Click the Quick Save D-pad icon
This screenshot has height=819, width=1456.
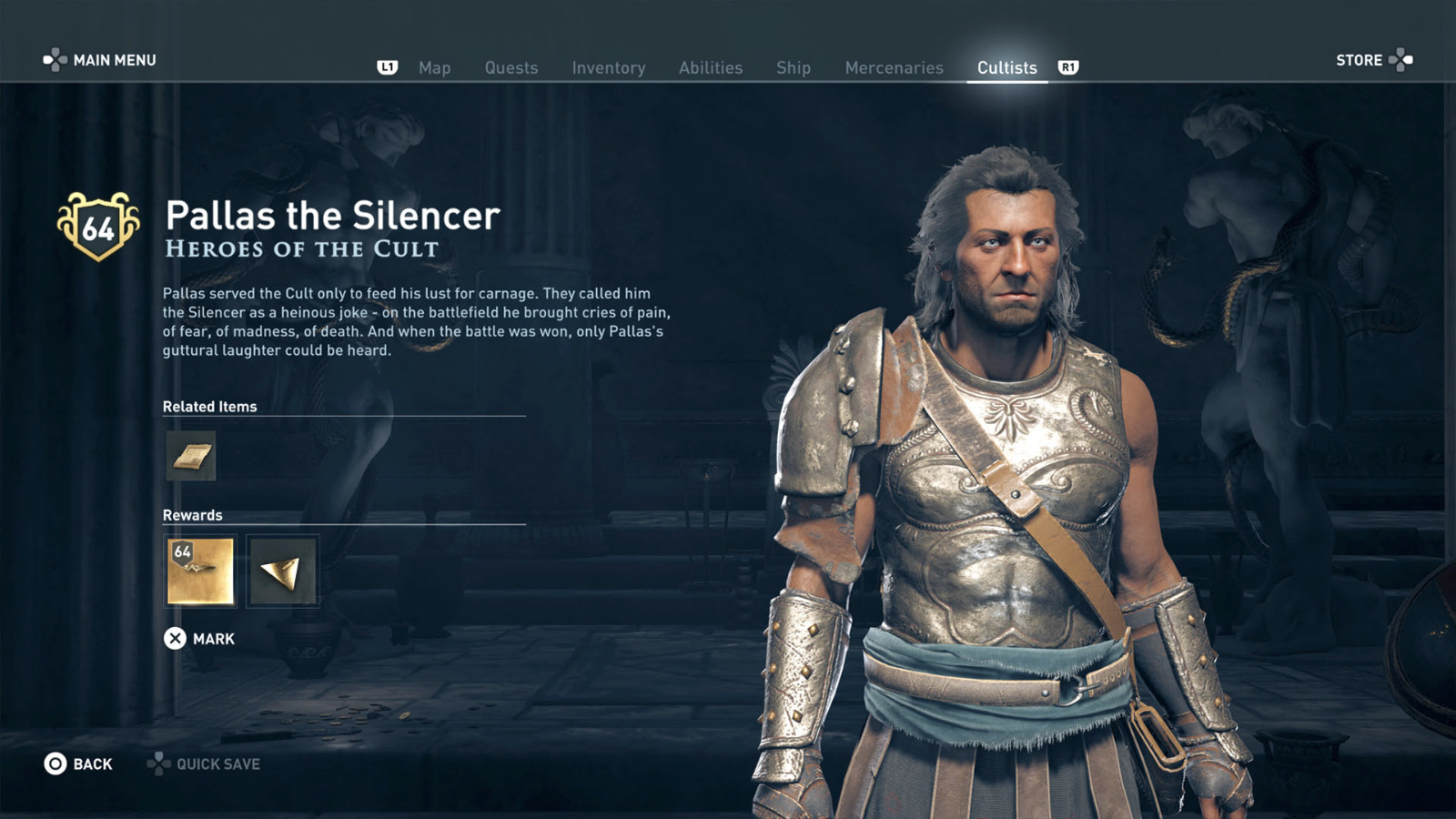[159, 763]
